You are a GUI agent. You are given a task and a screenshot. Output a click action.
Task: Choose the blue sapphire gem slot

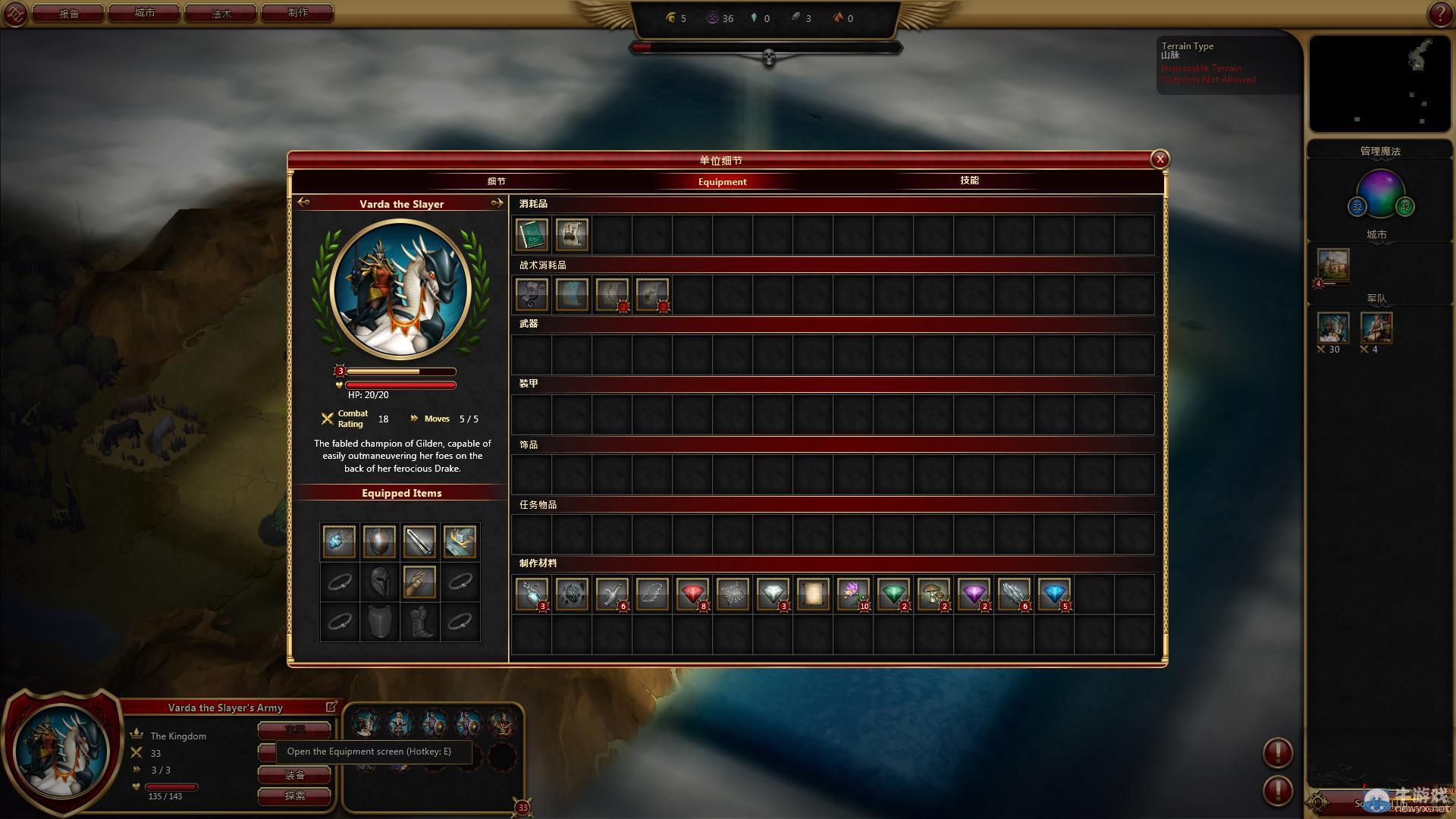coord(1053,594)
